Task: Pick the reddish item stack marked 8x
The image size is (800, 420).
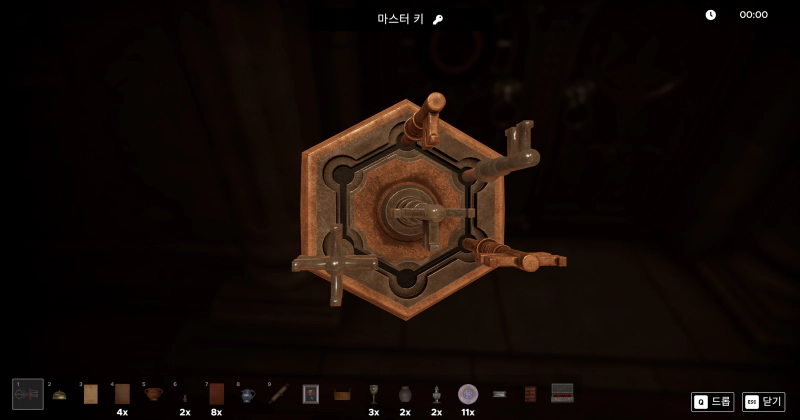Action: tap(216, 394)
